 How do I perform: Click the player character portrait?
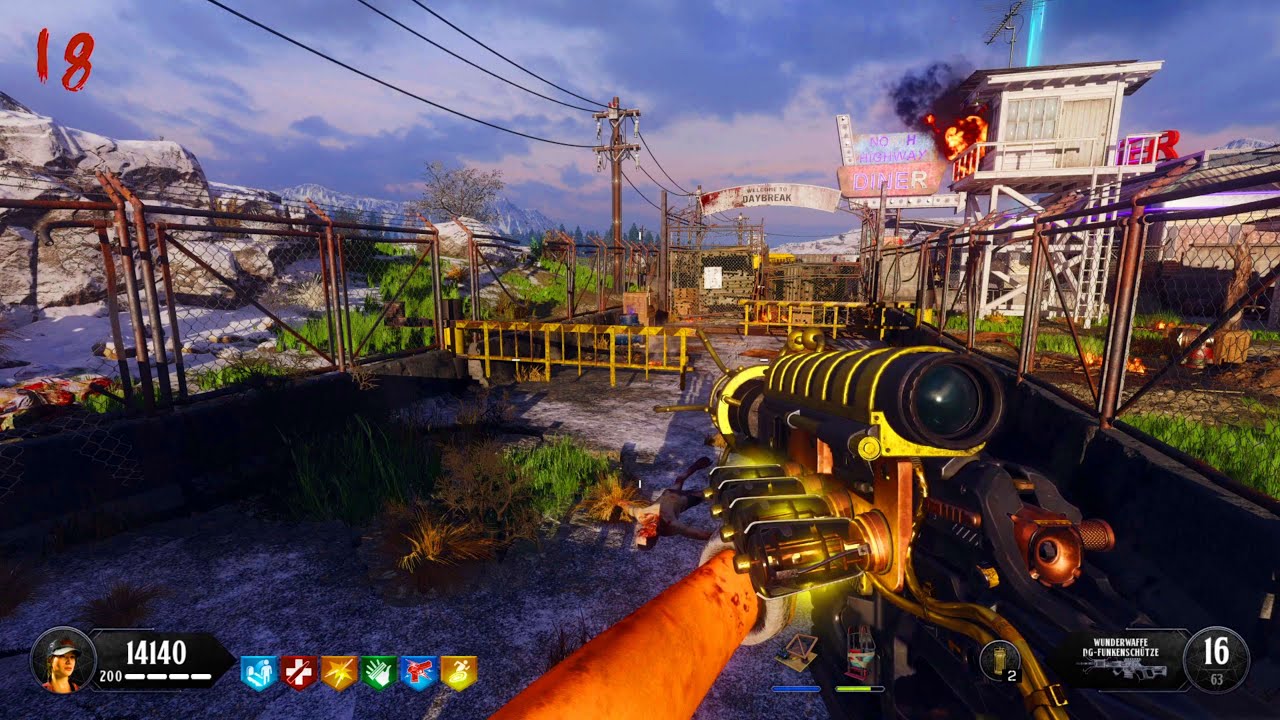(63, 660)
